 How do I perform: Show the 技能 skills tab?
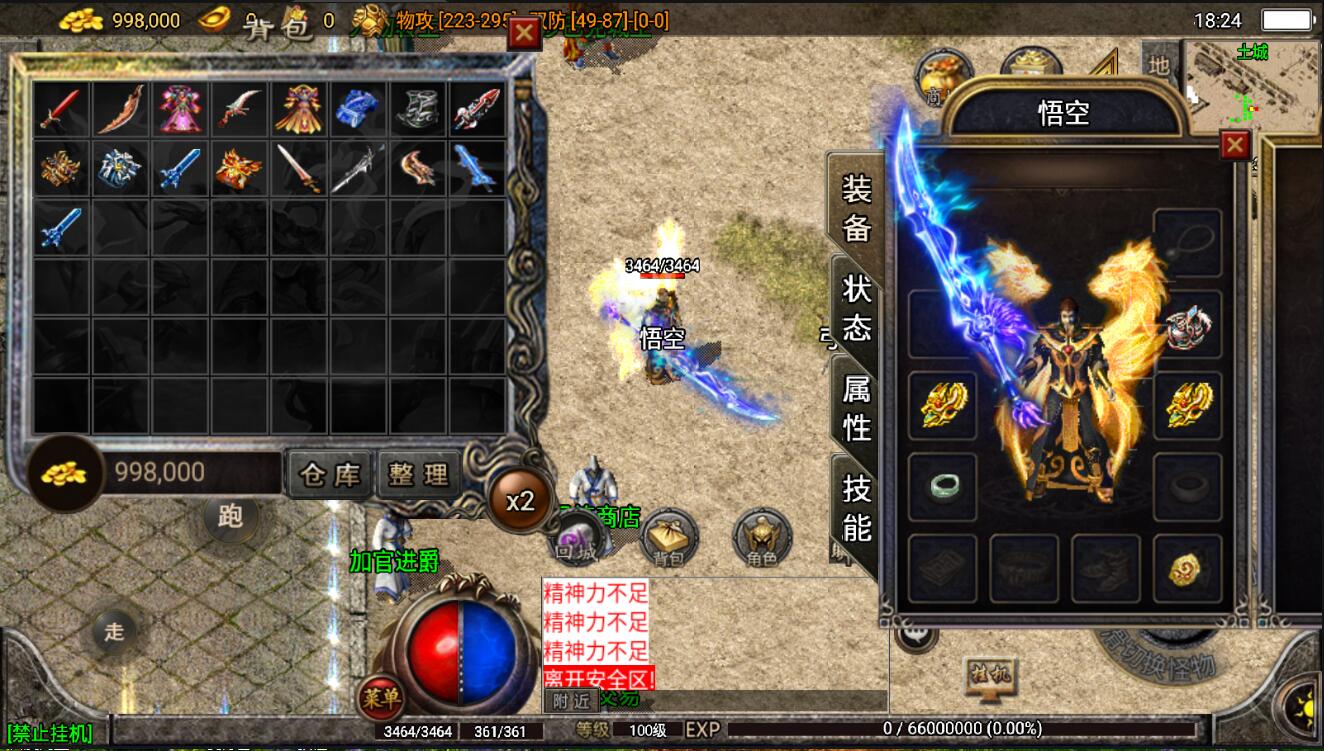(x=856, y=506)
